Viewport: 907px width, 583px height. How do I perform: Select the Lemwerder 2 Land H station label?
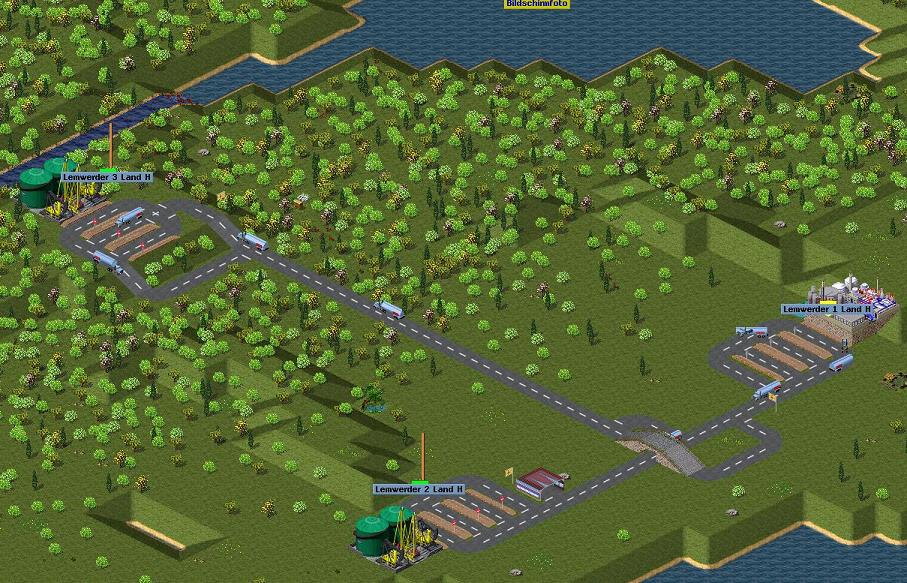pyautogui.click(x=419, y=489)
